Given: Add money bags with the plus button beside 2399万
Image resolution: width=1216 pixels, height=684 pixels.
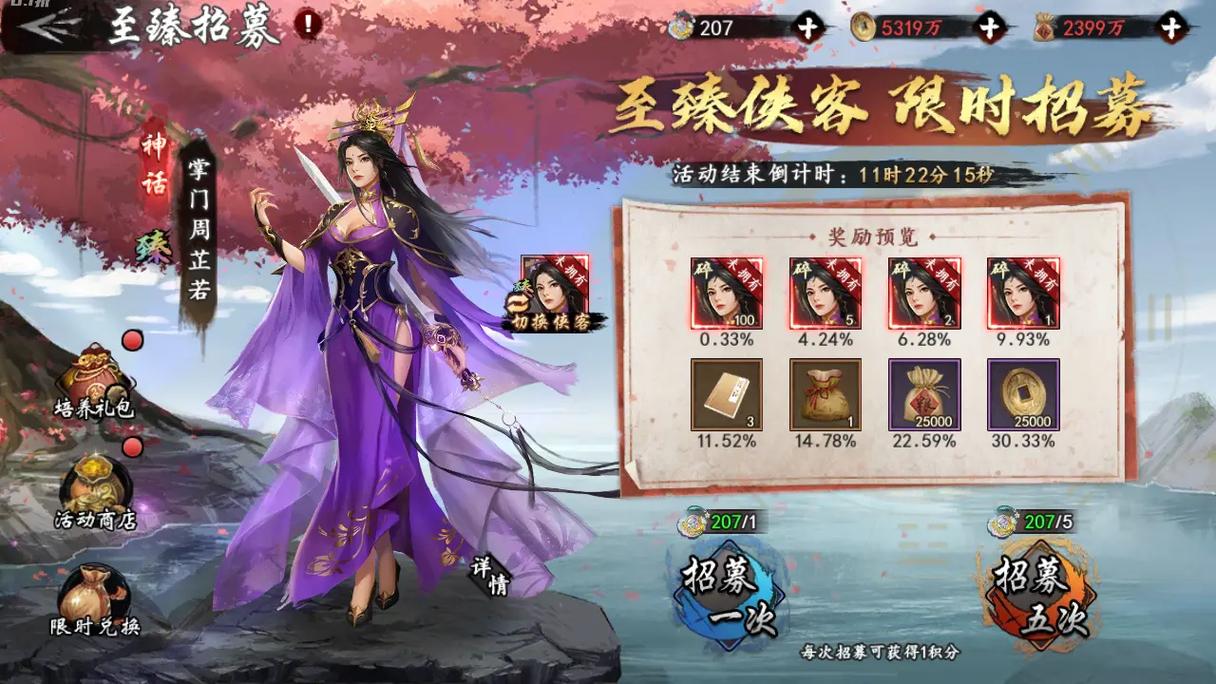Looking at the screenshot, I should click(1170, 28).
